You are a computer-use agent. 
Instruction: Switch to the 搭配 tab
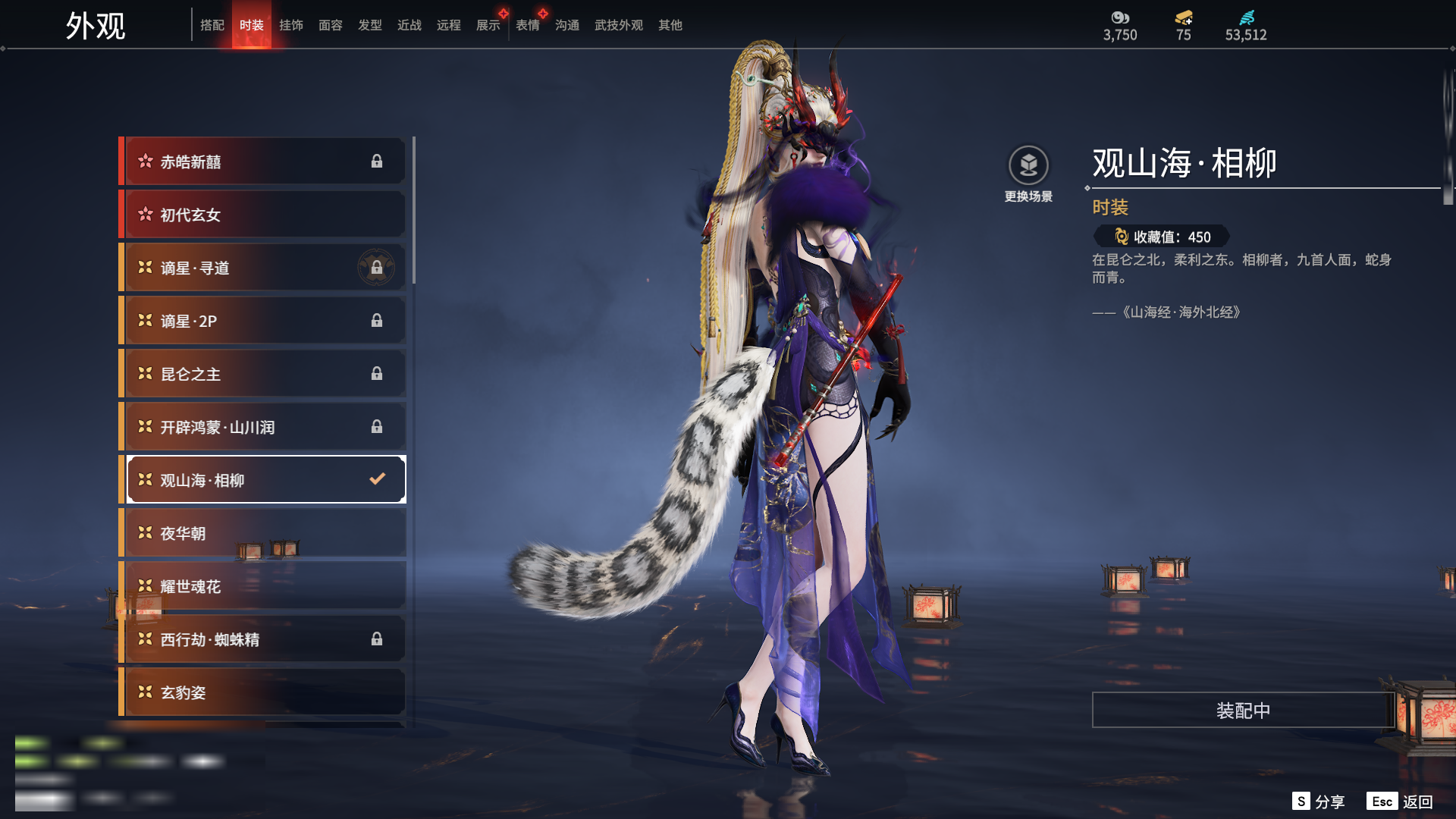tap(212, 25)
